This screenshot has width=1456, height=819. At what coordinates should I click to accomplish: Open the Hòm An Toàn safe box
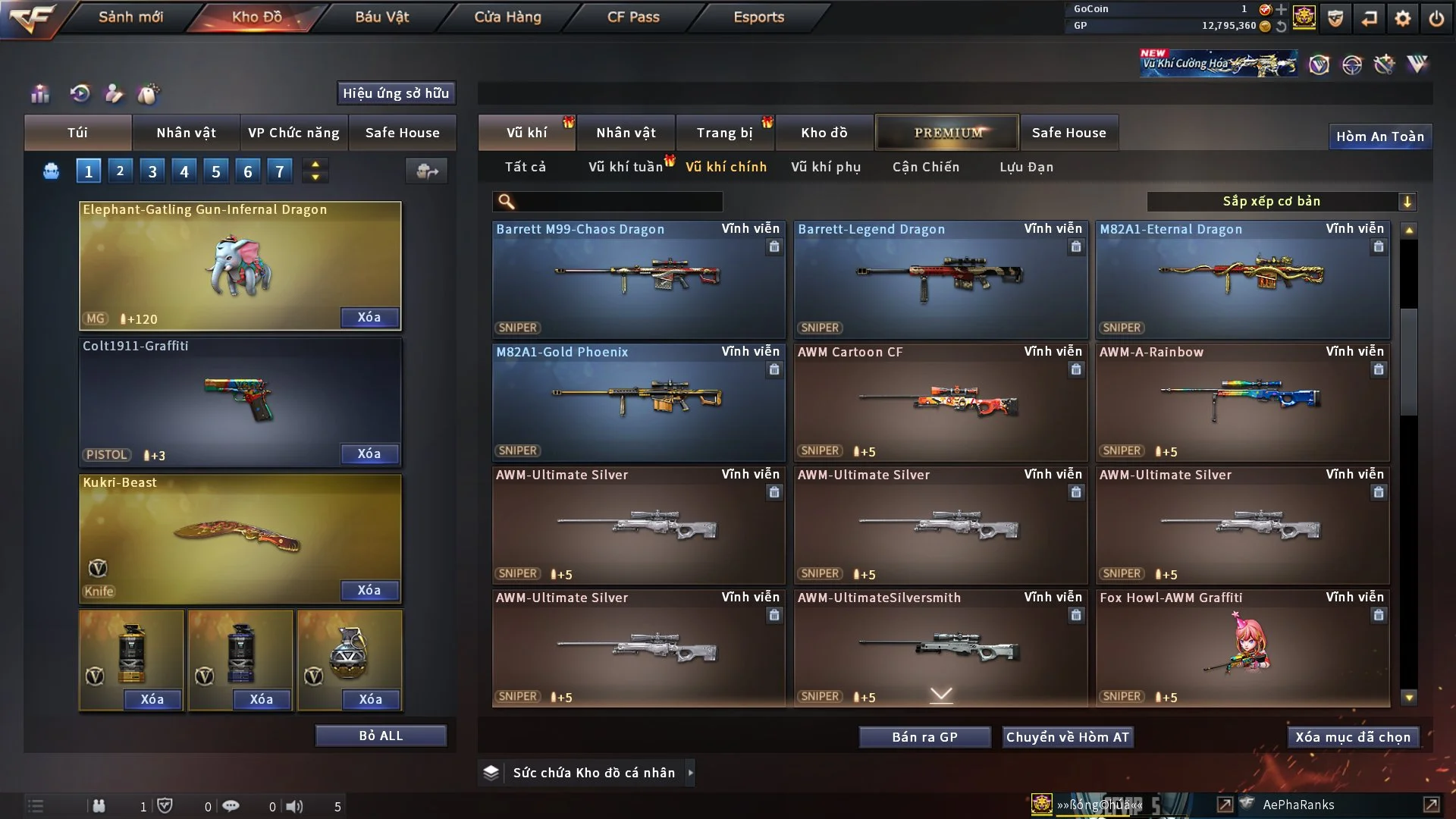click(x=1379, y=136)
